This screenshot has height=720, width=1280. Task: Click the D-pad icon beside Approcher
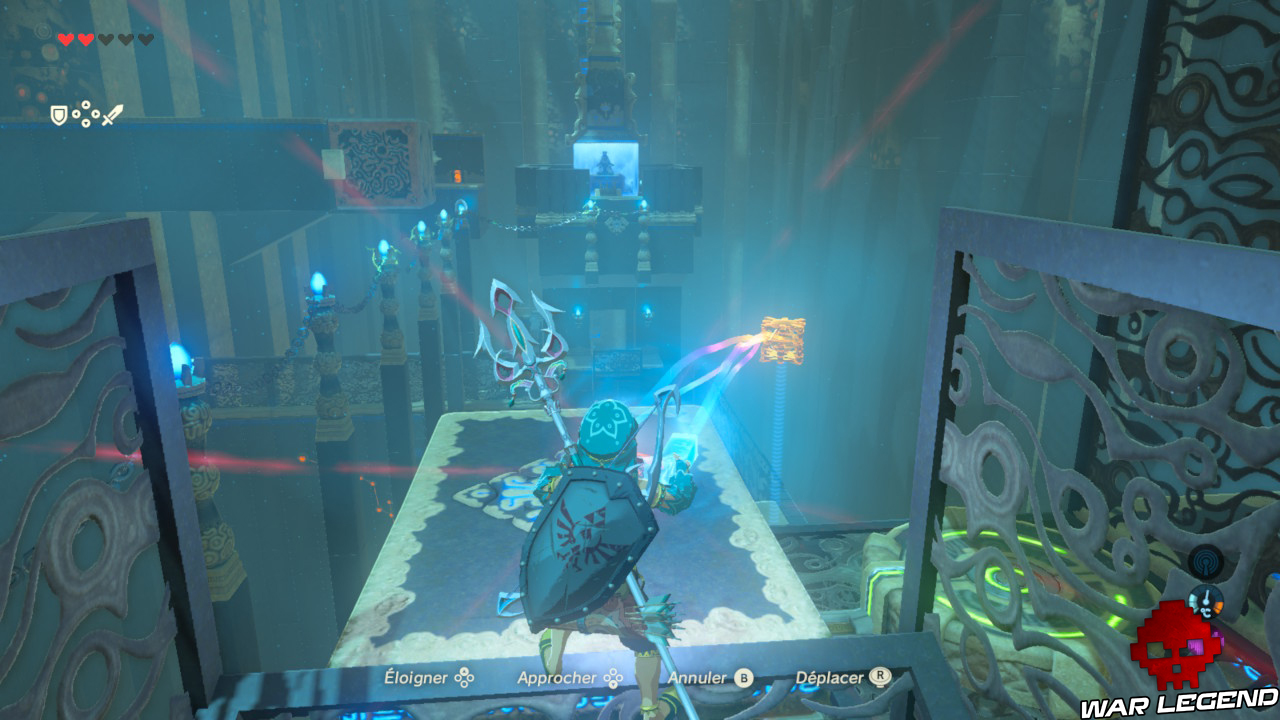[613, 677]
